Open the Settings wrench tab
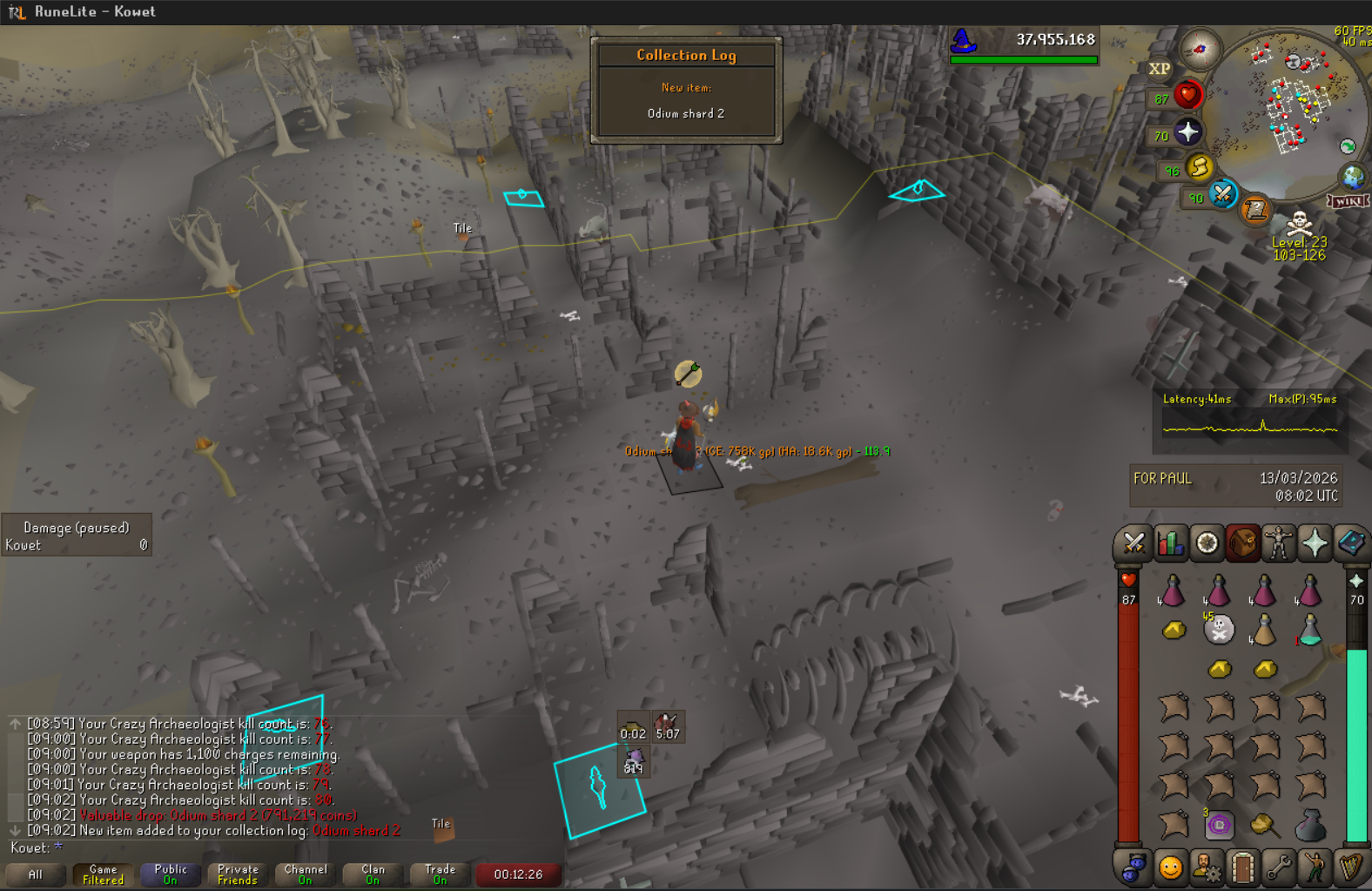This screenshot has height=891, width=1372. [1278, 867]
